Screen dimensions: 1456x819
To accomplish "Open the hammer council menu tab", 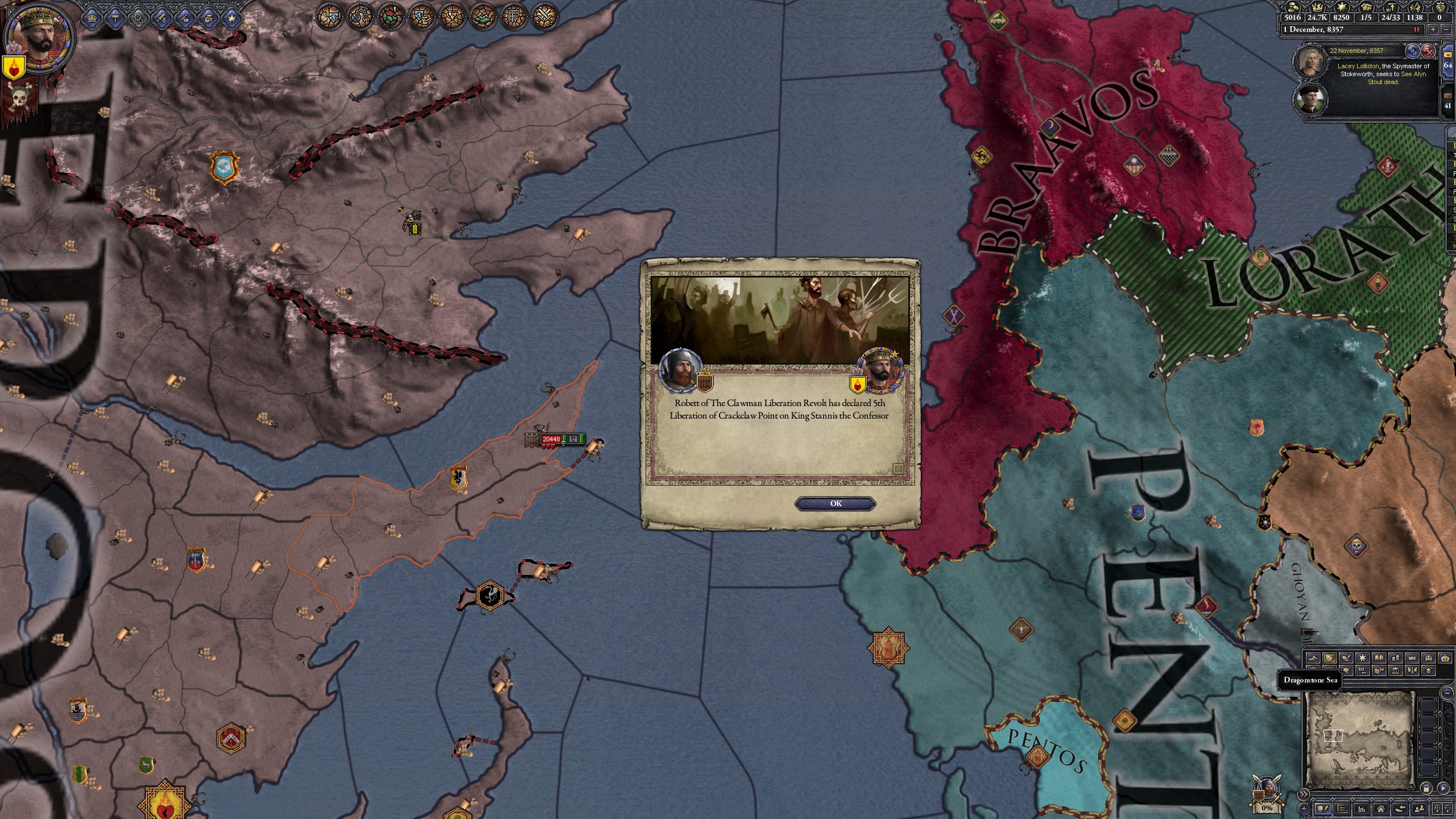I will coord(115,18).
